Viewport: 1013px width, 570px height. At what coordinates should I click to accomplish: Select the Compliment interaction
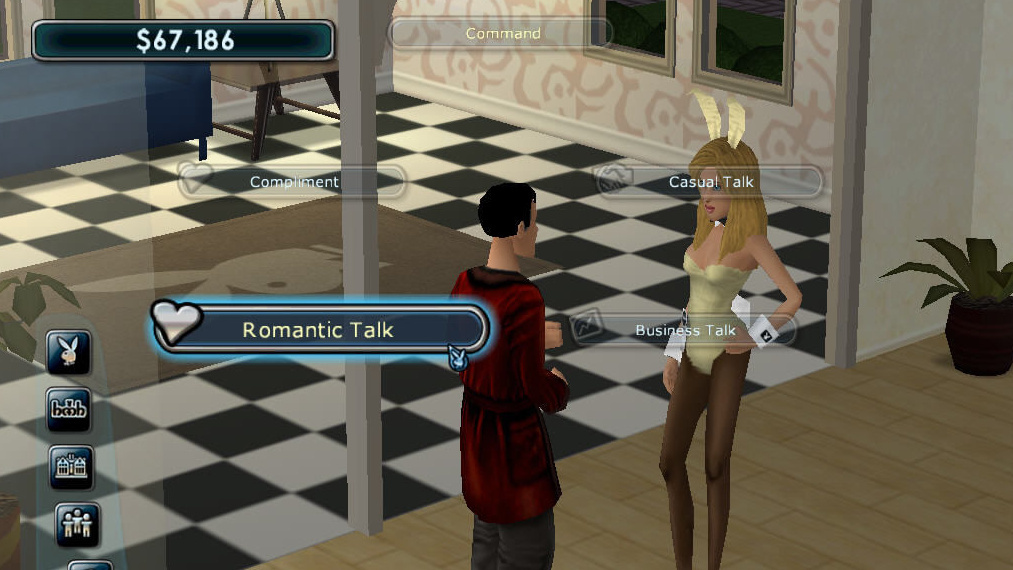tap(292, 182)
